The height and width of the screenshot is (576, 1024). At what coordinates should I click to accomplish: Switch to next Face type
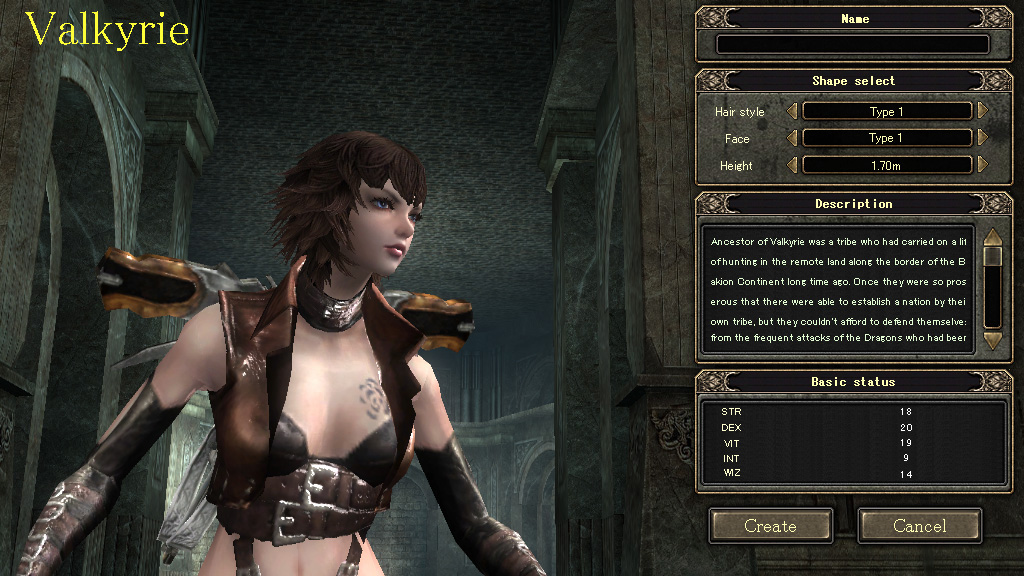pos(982,138)
